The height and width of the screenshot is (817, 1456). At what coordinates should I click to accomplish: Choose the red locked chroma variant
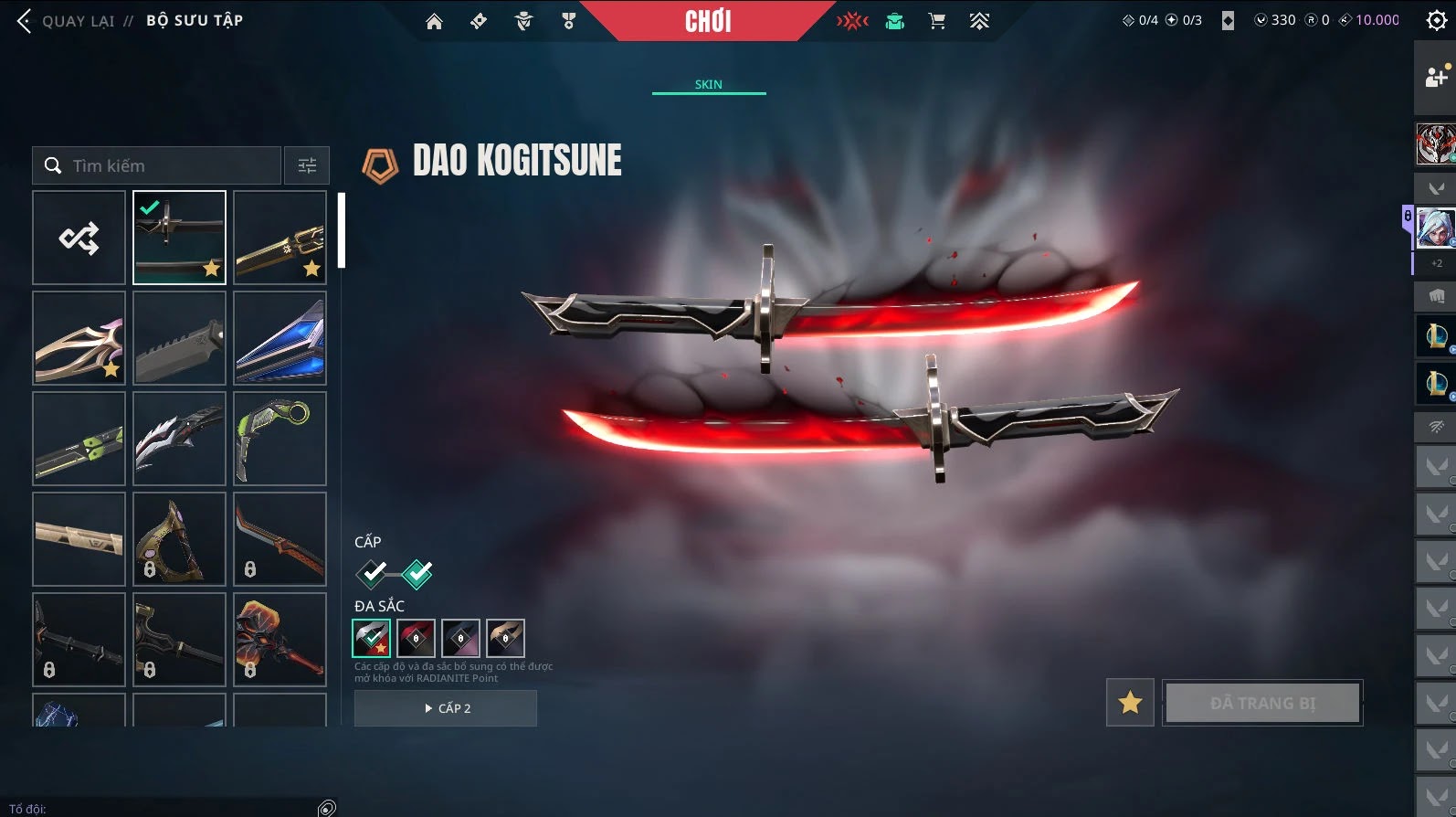tap(416, 638)
